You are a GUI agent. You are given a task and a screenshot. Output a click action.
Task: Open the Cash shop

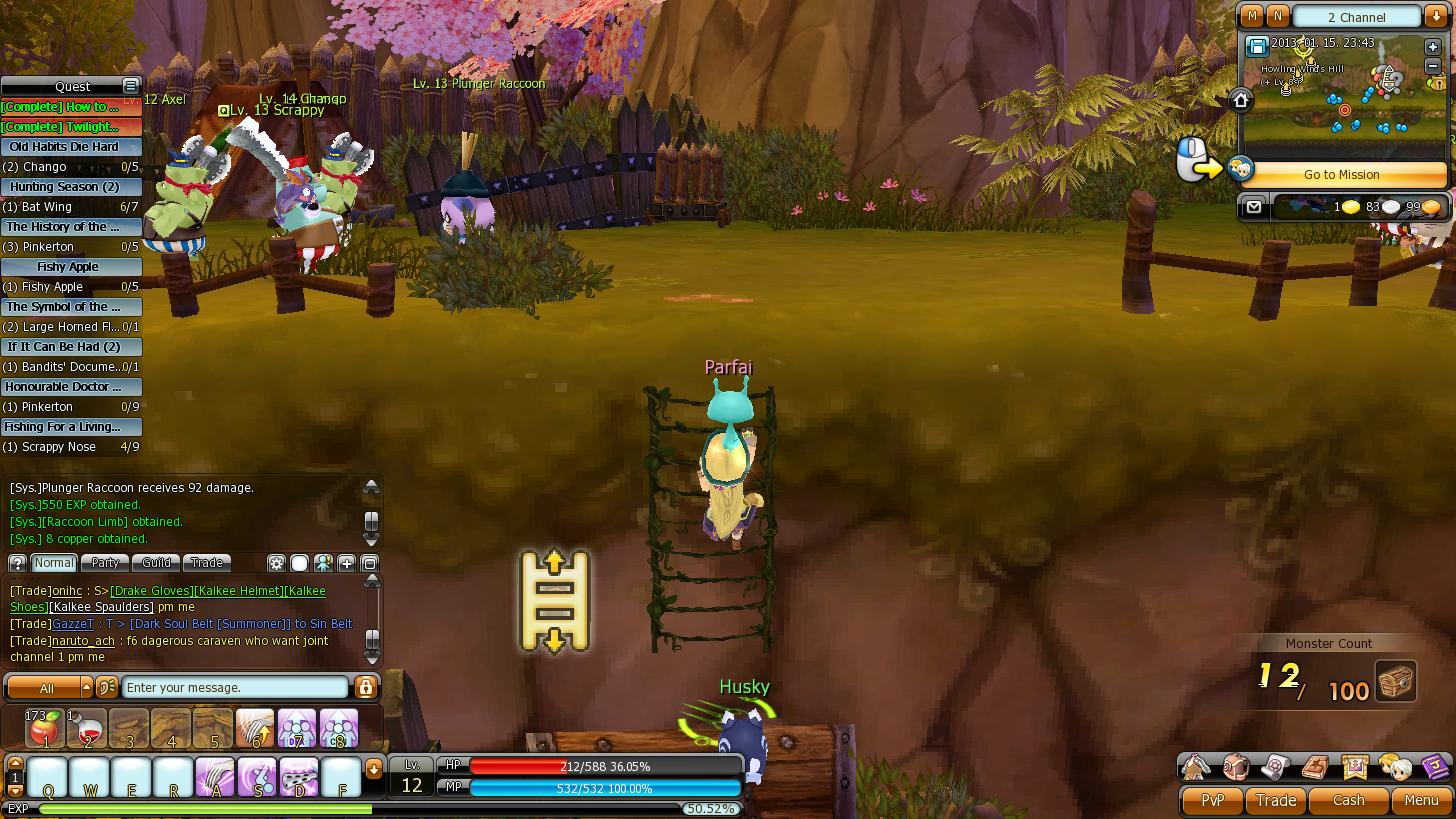(1348, 800)
